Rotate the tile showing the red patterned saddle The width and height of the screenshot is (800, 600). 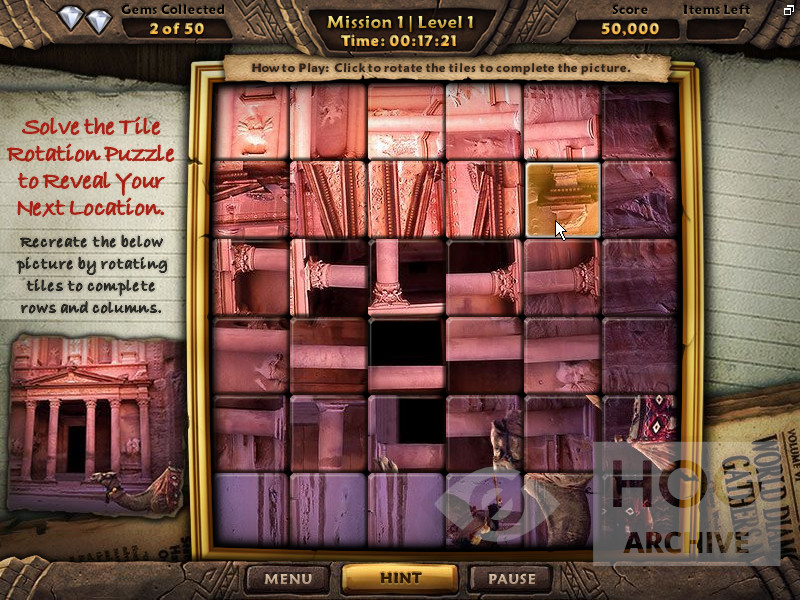tap(640, 433)
